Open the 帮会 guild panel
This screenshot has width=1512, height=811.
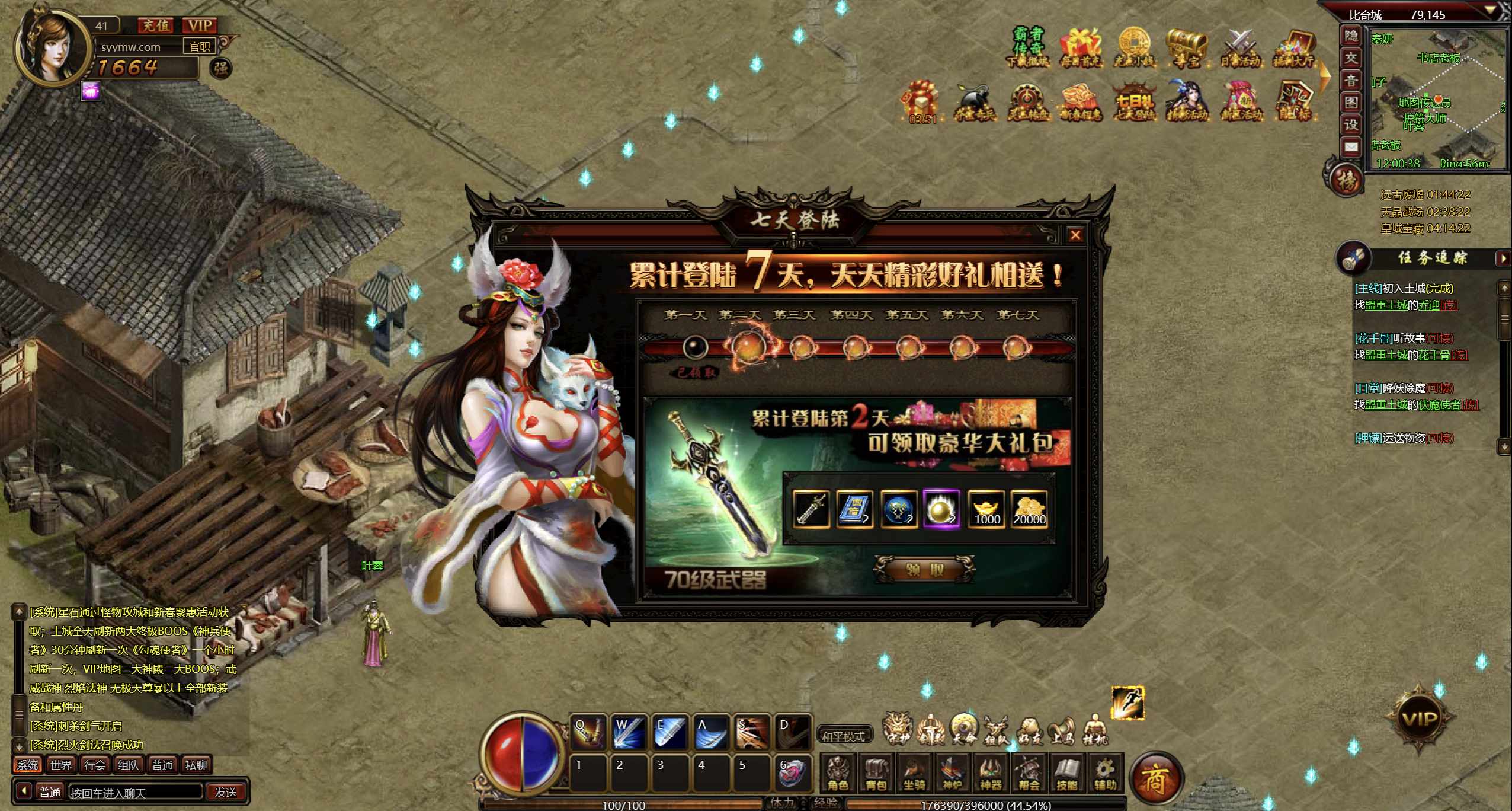1029,774
